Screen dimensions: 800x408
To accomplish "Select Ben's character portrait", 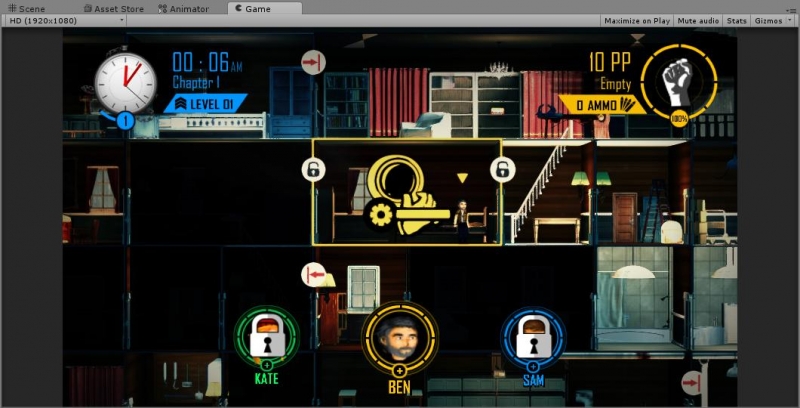I will (399, 337).
